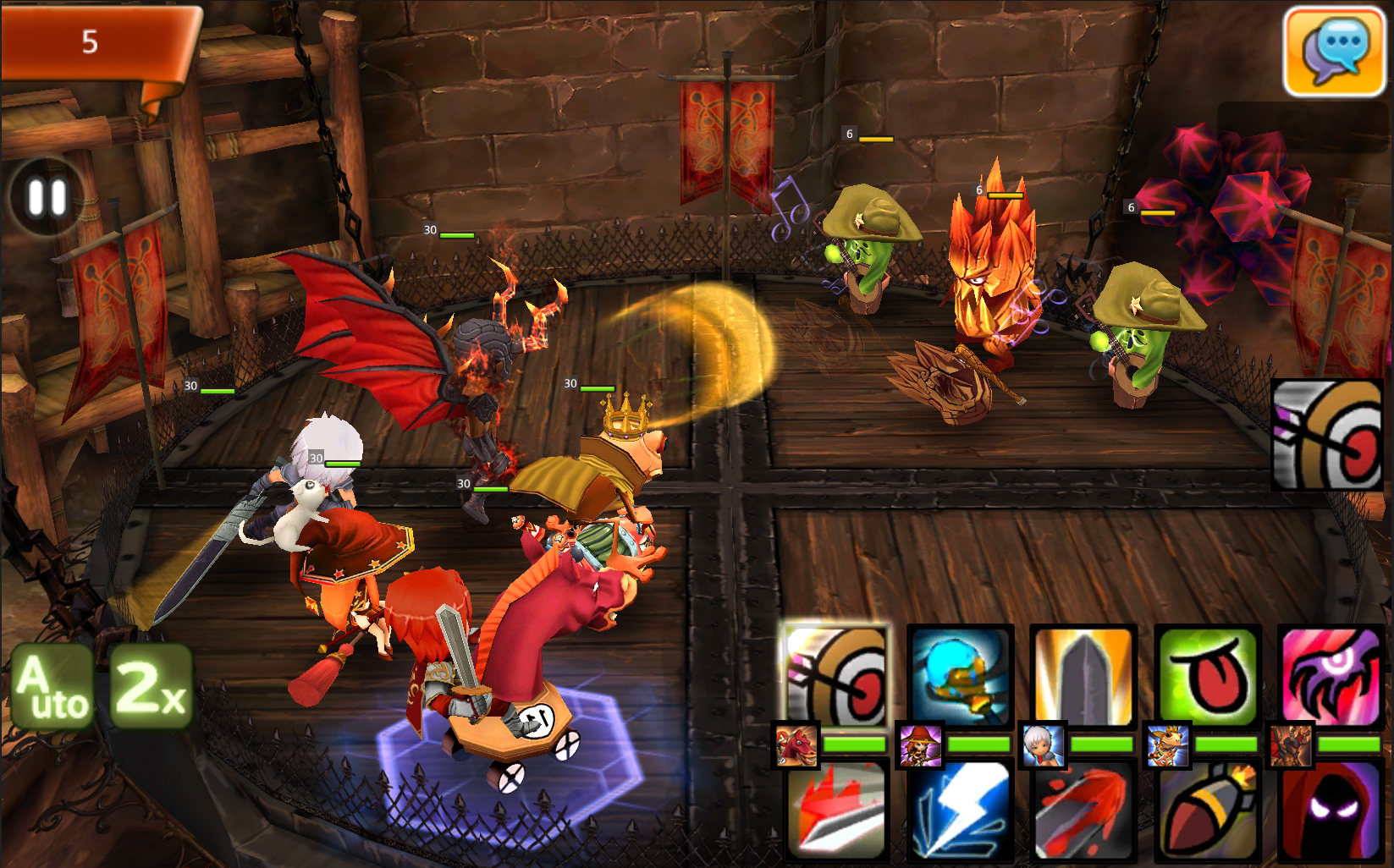Pause the battle
The height and width of the screenshot is (868, 1394).
pos(47,198)
